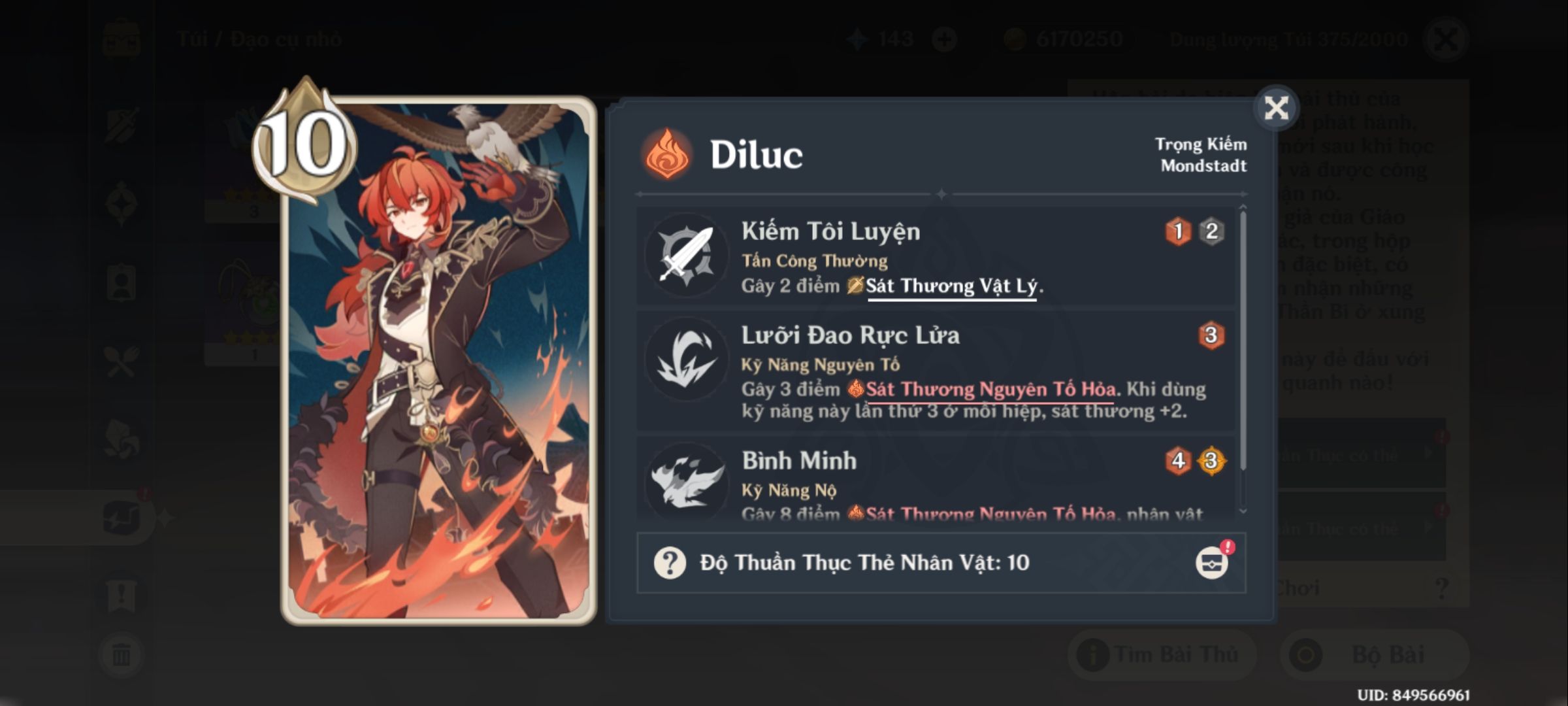Expand the second 'Thực có thể' panel arrow
The image size is (1568, 706).
click(1428, 528)
